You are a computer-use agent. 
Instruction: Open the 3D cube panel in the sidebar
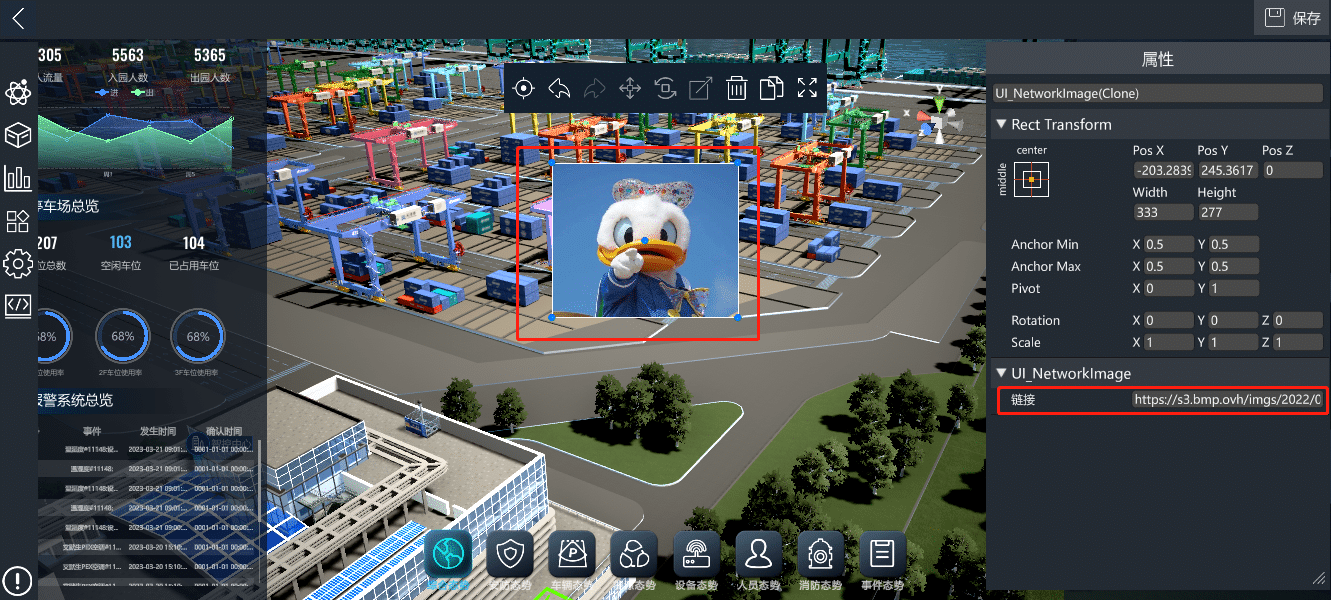pyautogui.click(x=18, y=135)
